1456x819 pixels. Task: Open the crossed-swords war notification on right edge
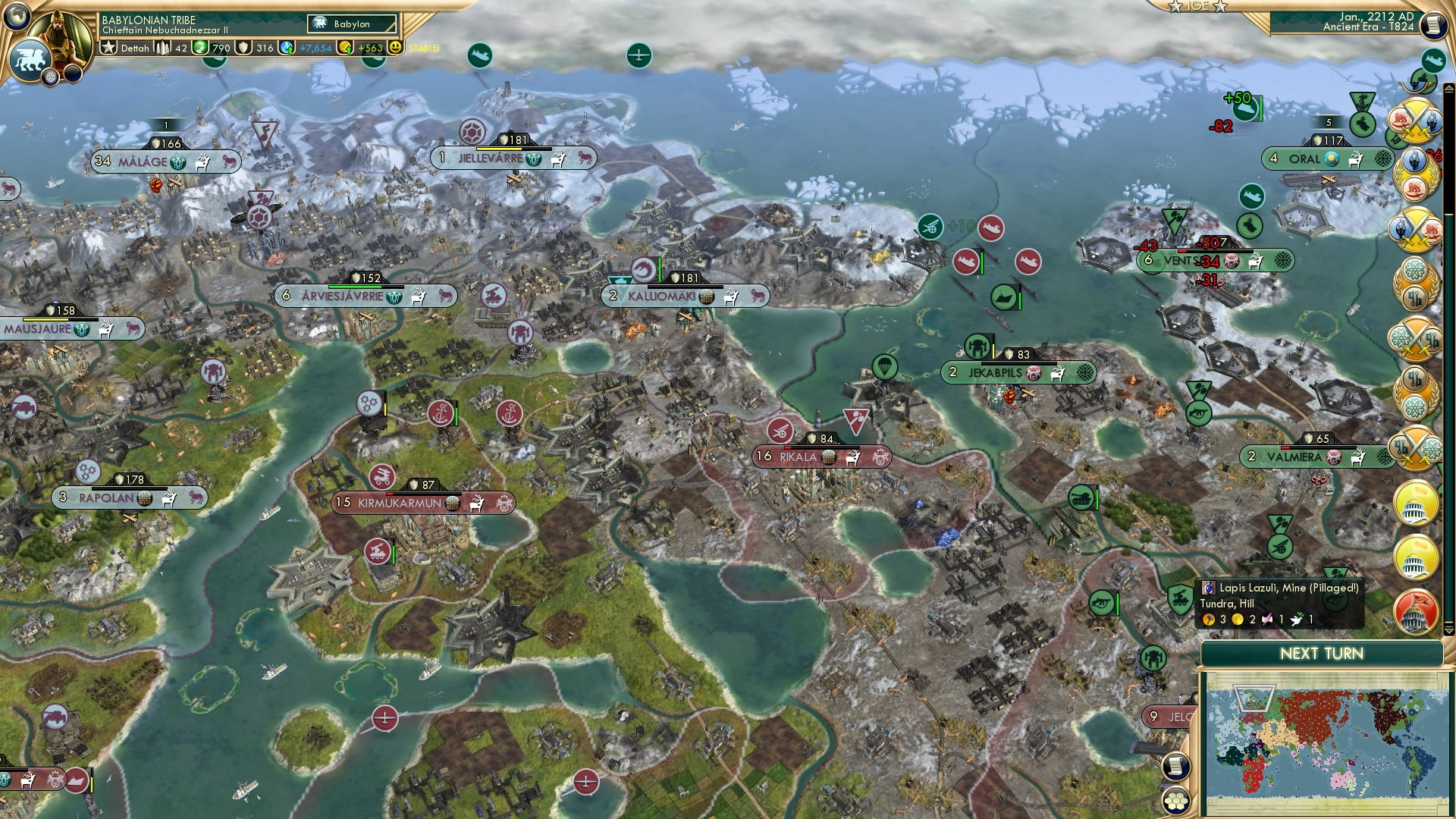click(1416, 120)
